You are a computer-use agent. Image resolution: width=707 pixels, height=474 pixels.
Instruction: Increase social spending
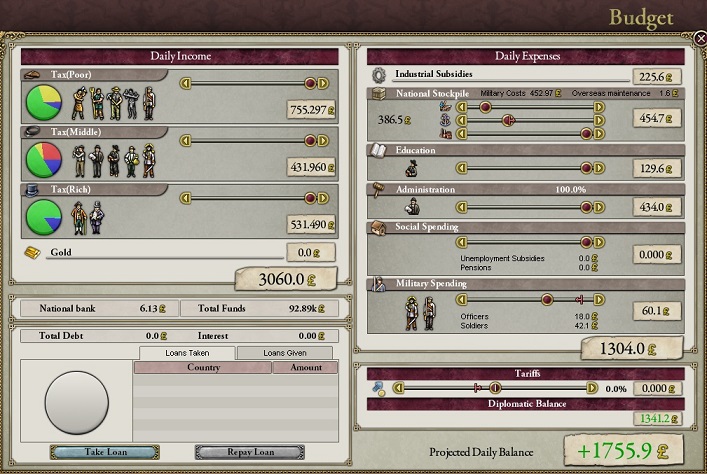[x=599, y=241]
